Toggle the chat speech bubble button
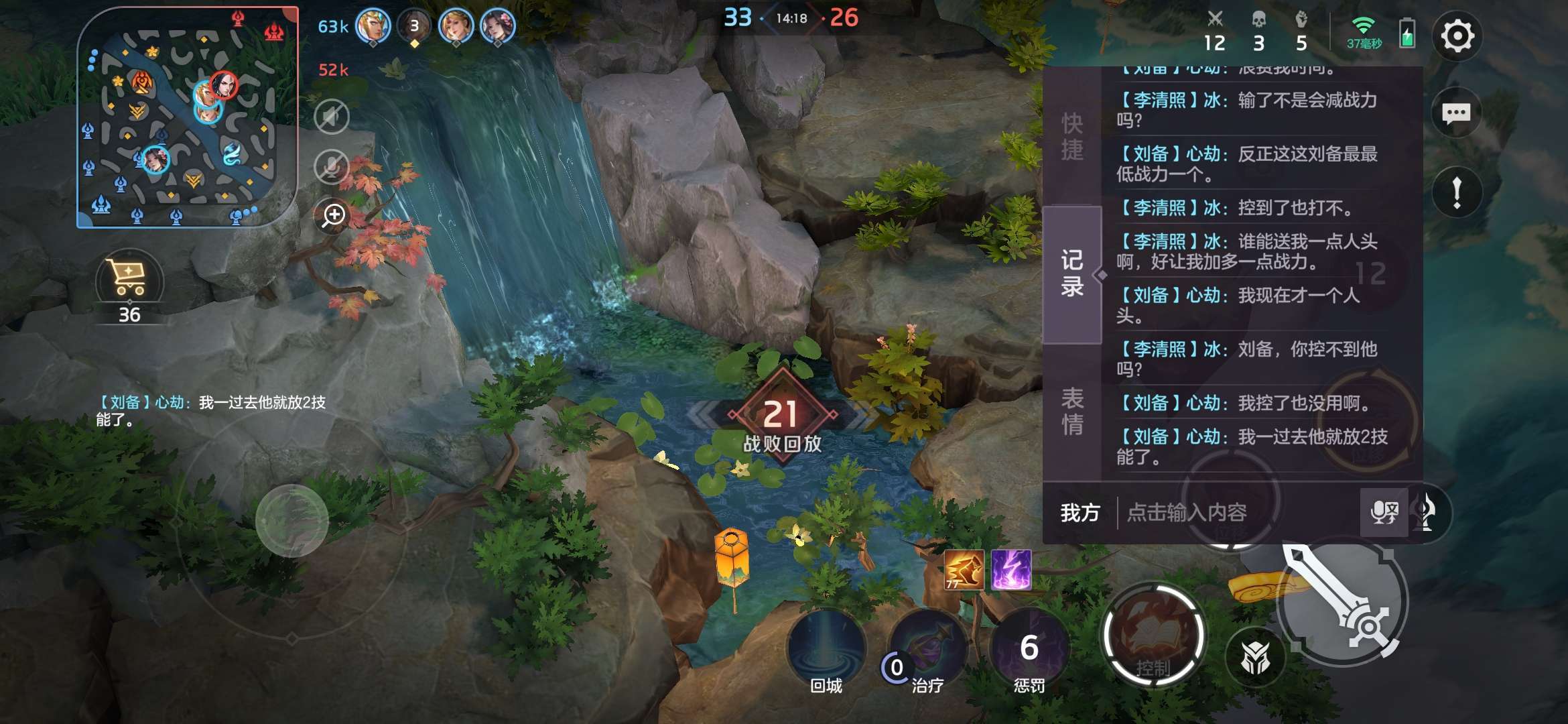The image size is (1568, 724). point(1456,113)
